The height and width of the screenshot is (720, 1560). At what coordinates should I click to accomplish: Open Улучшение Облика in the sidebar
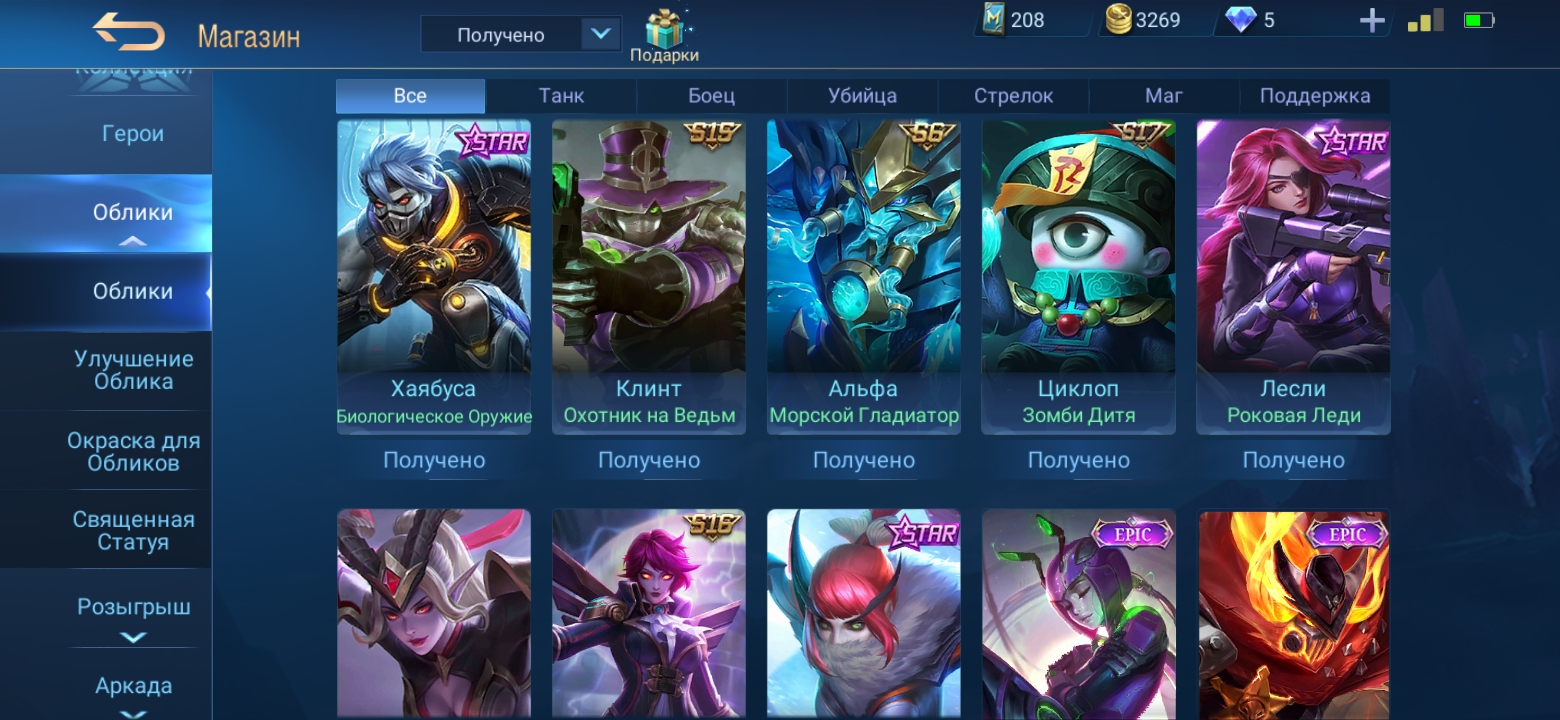133,370
